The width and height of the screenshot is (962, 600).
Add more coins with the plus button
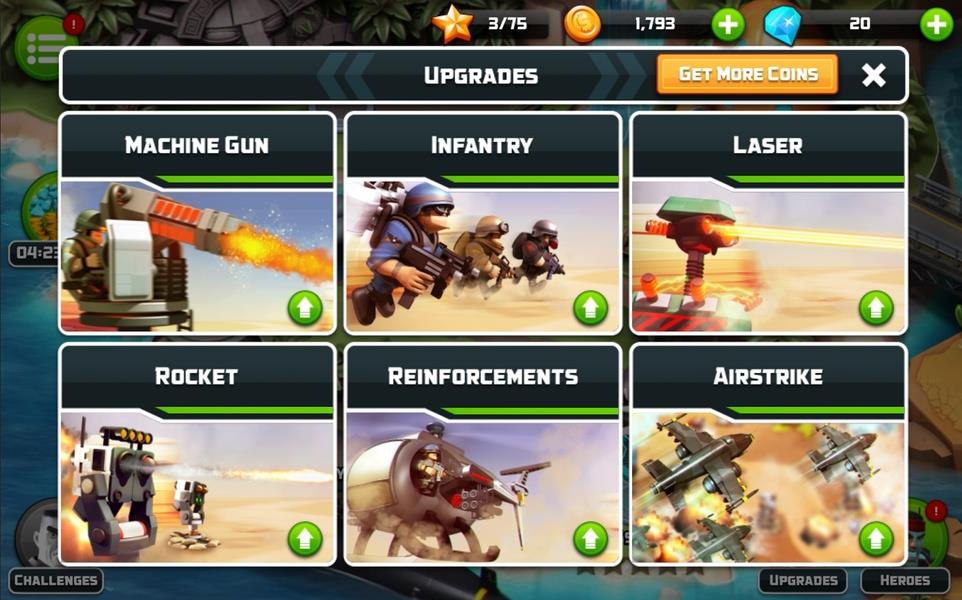[x=727, y=24]
